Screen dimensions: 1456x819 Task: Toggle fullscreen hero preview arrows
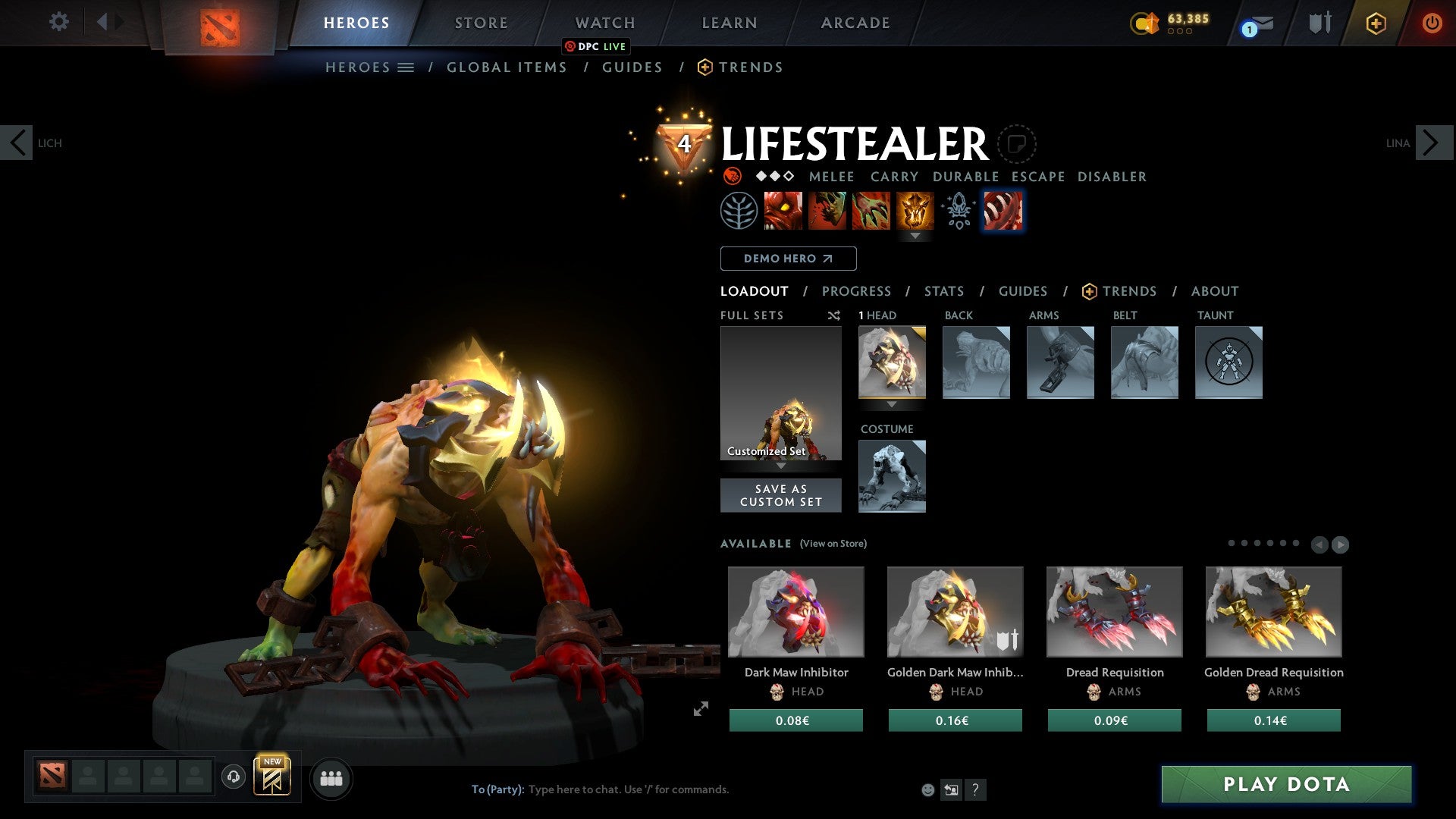point(701,710)
